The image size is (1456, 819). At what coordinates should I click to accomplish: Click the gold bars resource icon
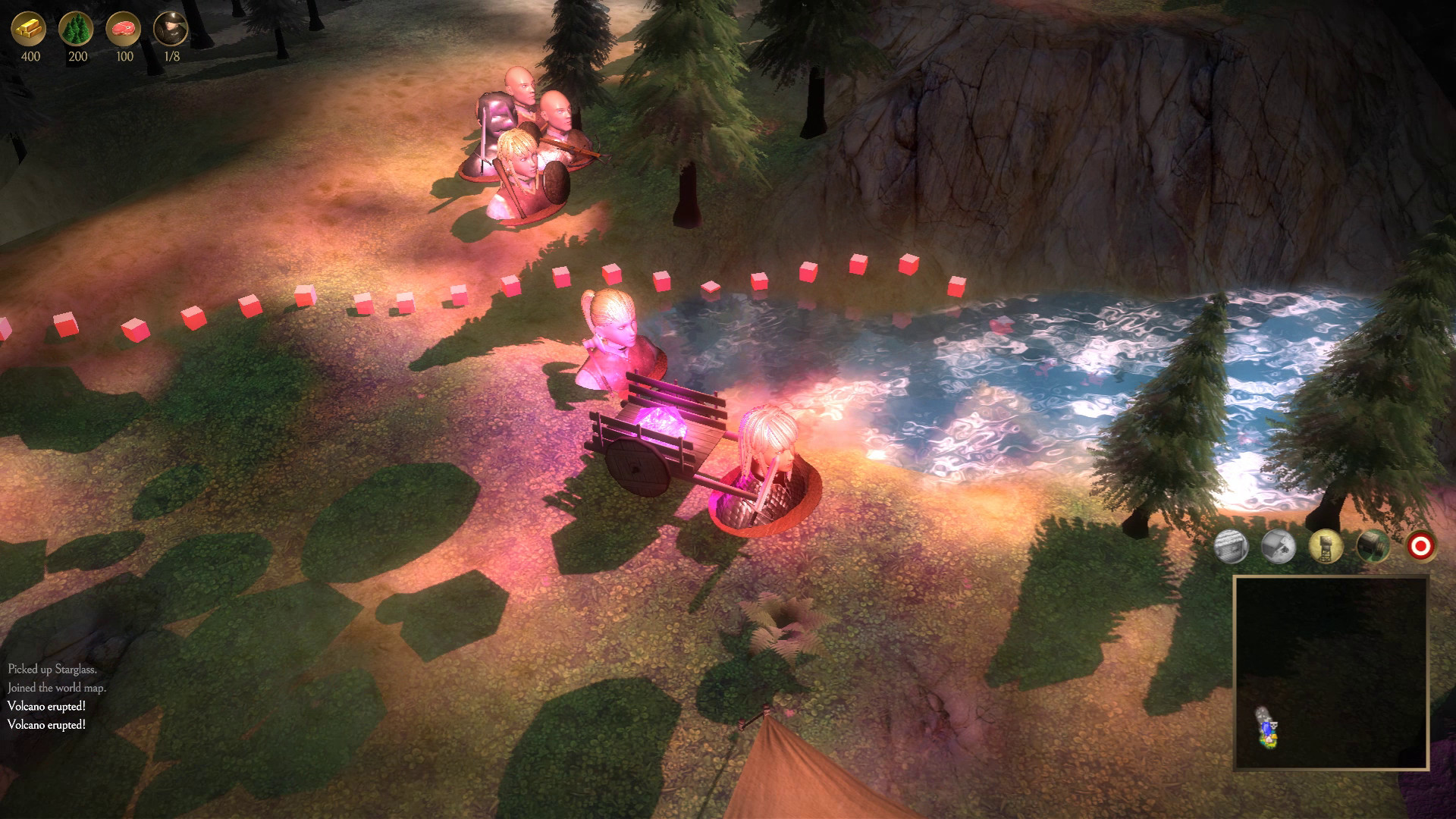[28, 29]
